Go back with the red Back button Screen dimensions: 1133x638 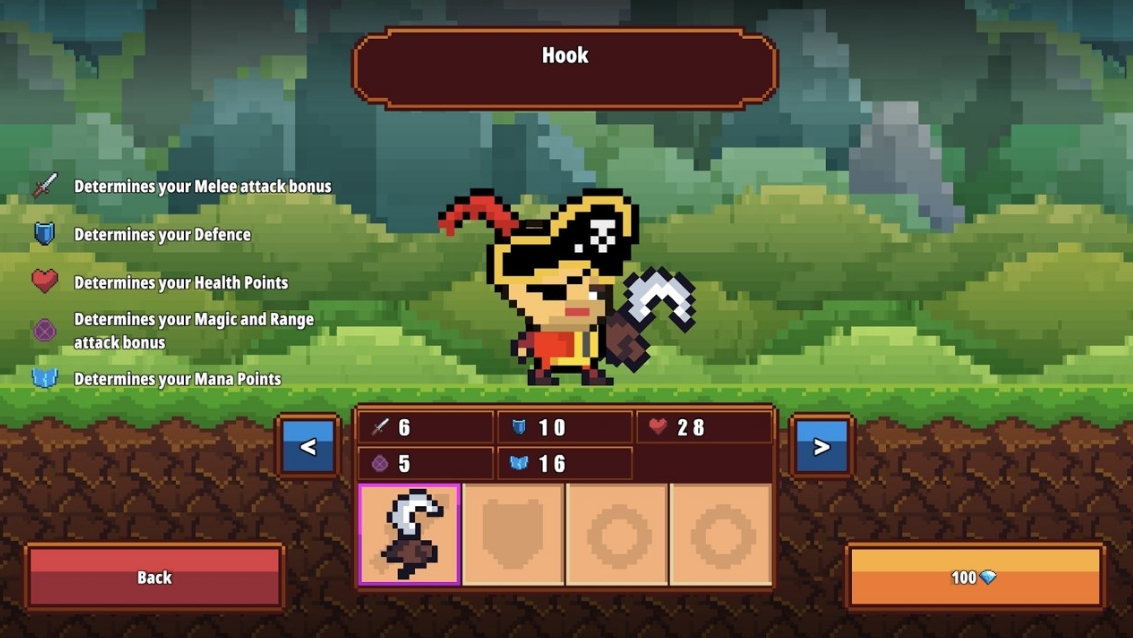click(155, 577)
